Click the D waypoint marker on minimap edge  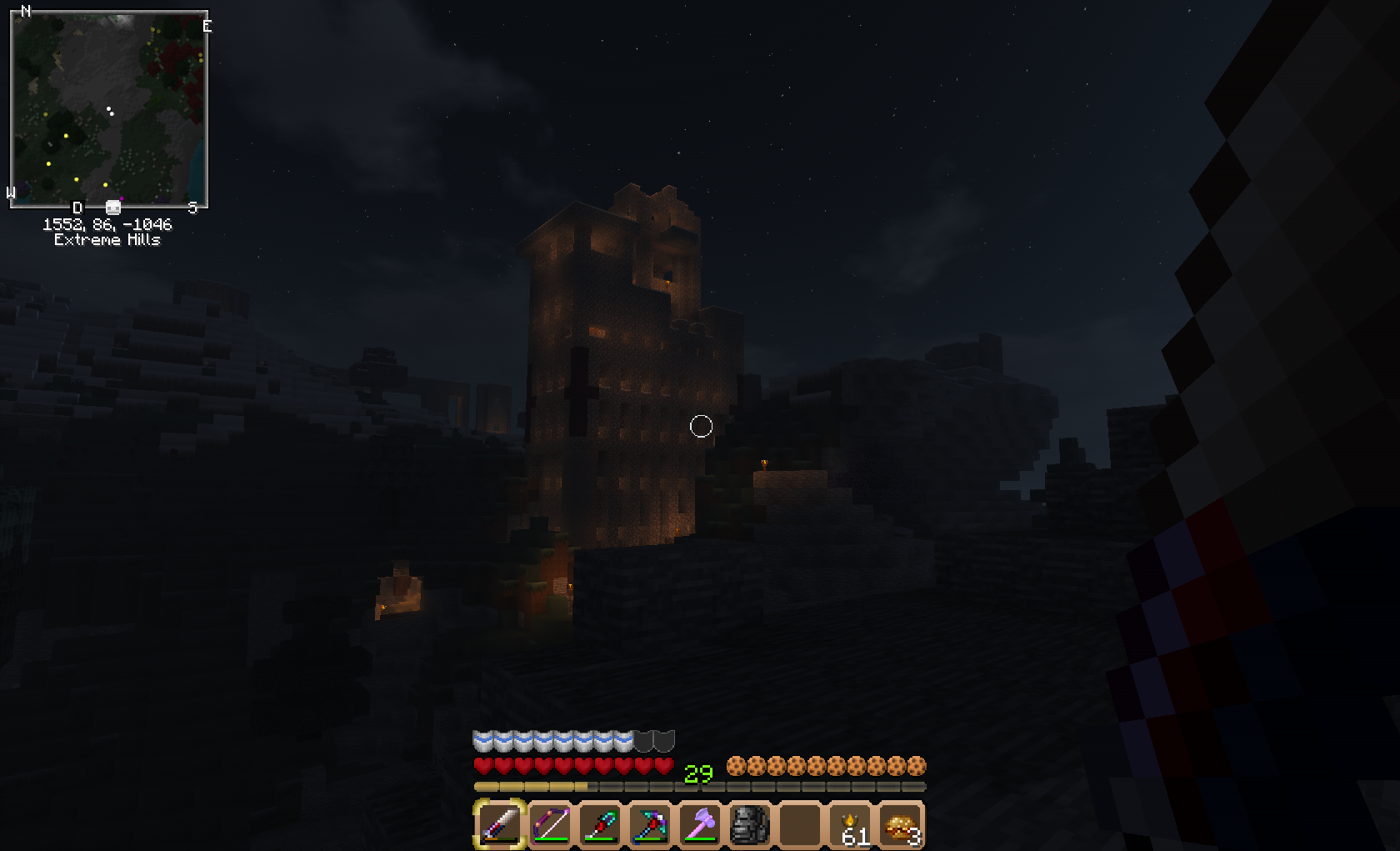tap(77, 208)
